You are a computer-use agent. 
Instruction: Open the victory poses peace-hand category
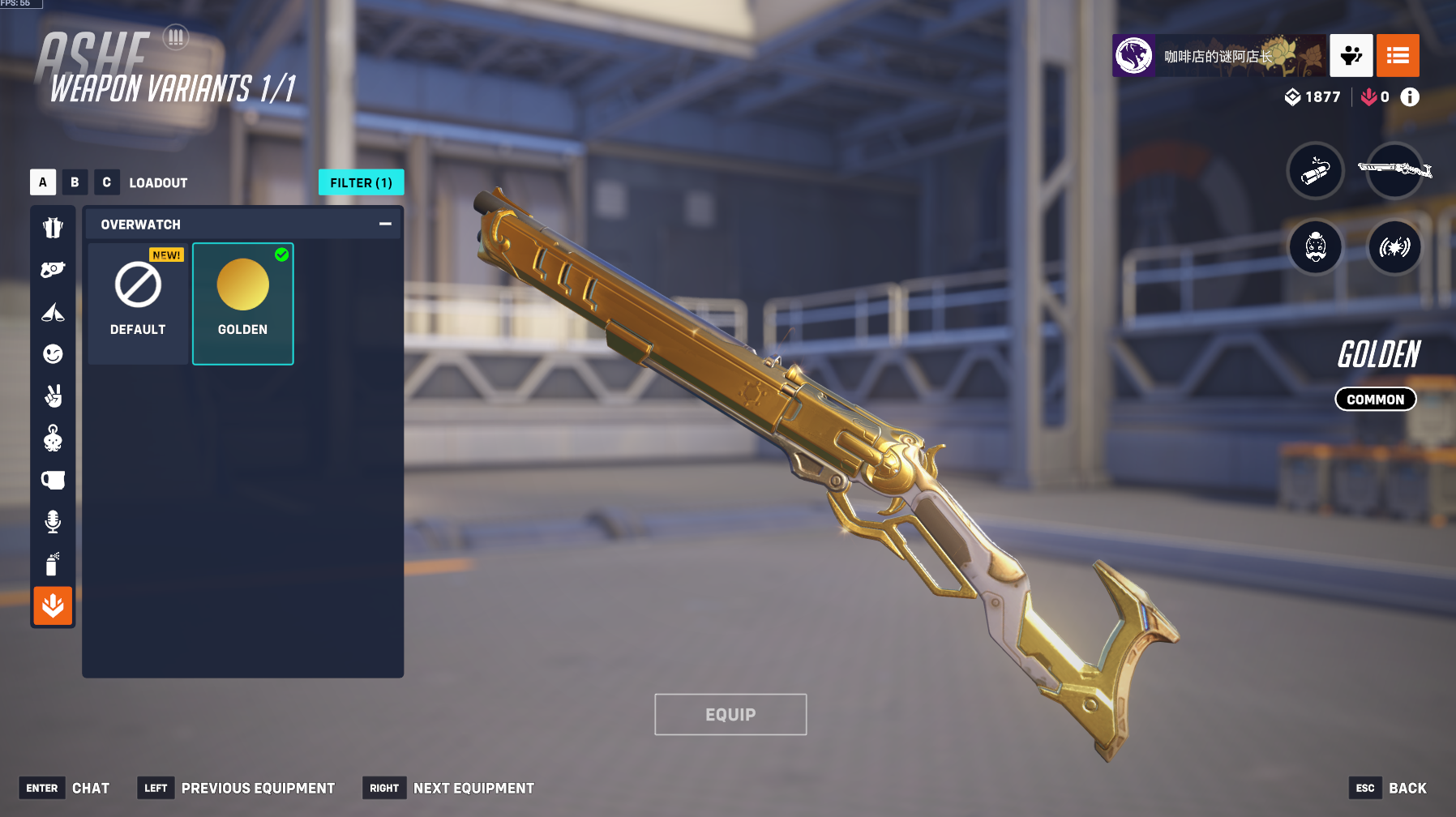pos(53,396)
